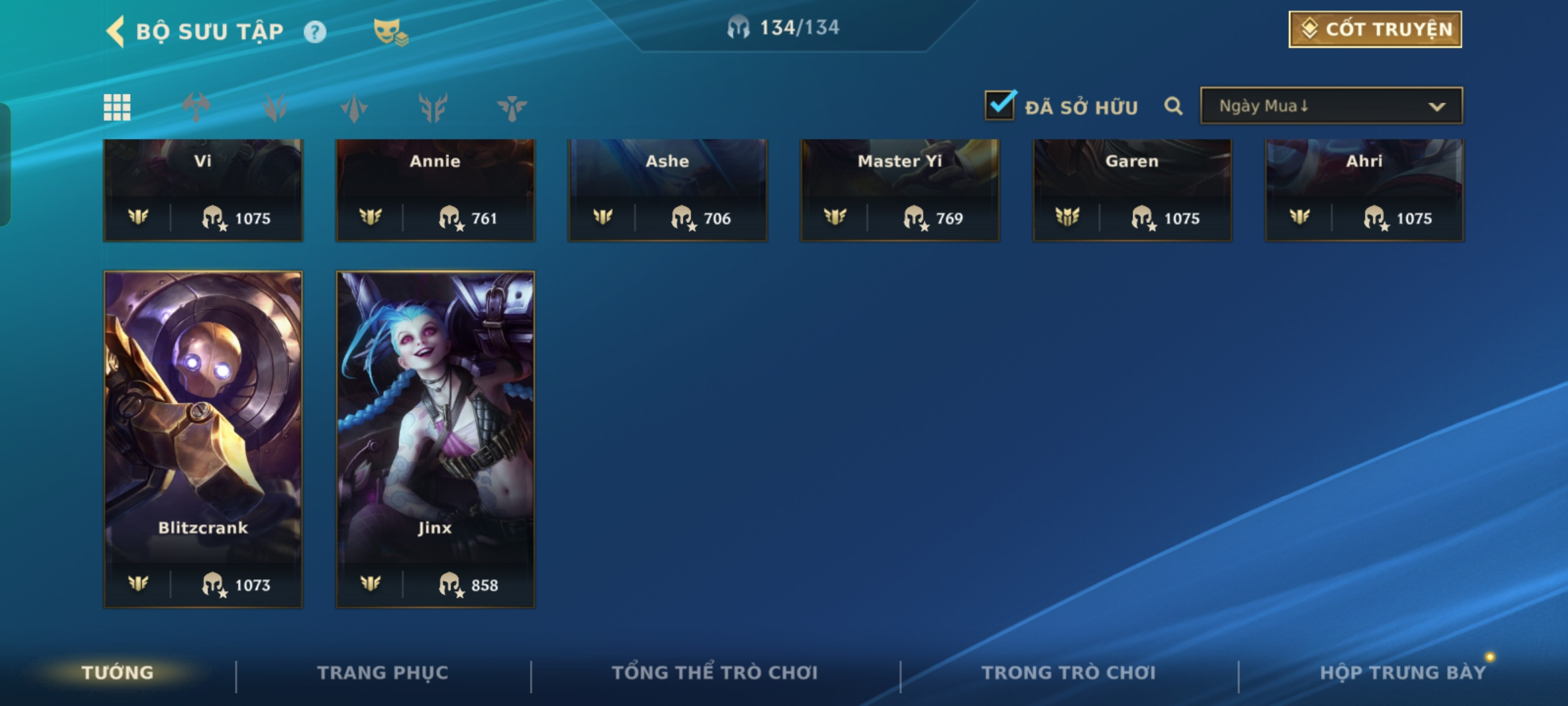1568x706 pixels.
Task: Go back from Bộ Sưu Tập screen
Action: click(x=116, y=31)
